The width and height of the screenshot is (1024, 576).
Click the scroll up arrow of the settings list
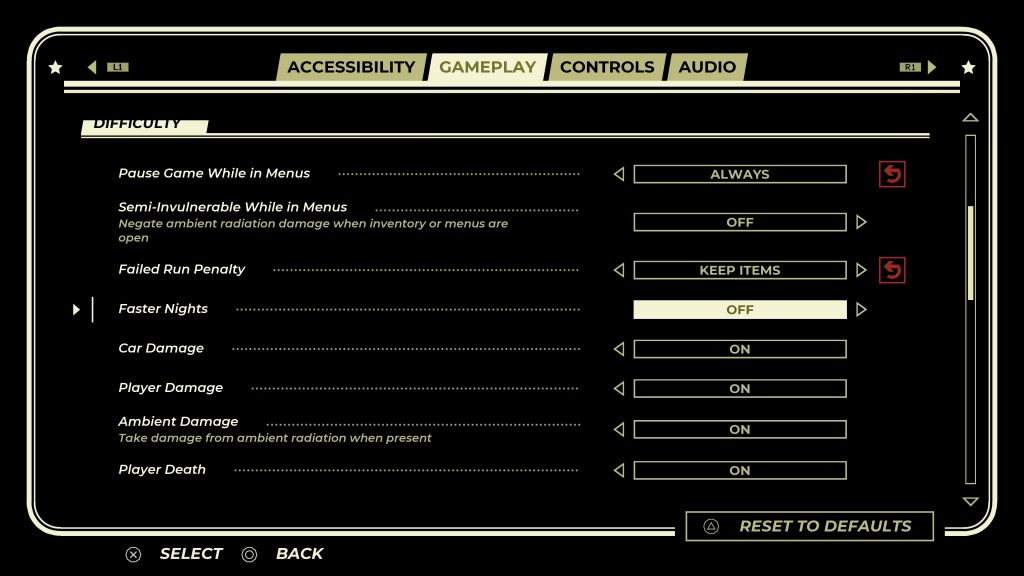coord(969,118)
